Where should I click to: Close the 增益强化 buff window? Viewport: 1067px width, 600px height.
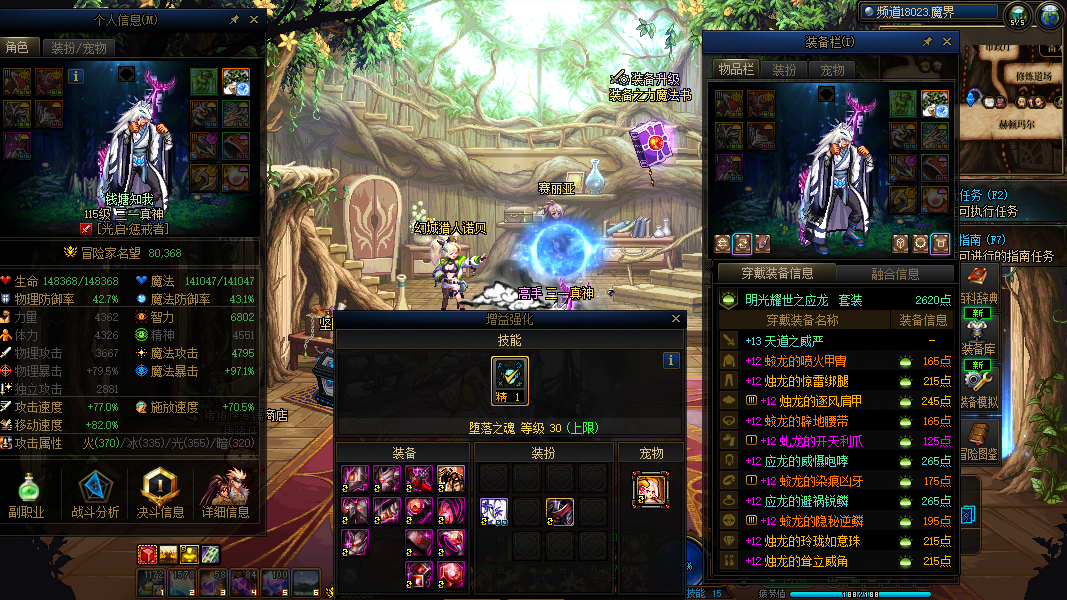(677, 319)
